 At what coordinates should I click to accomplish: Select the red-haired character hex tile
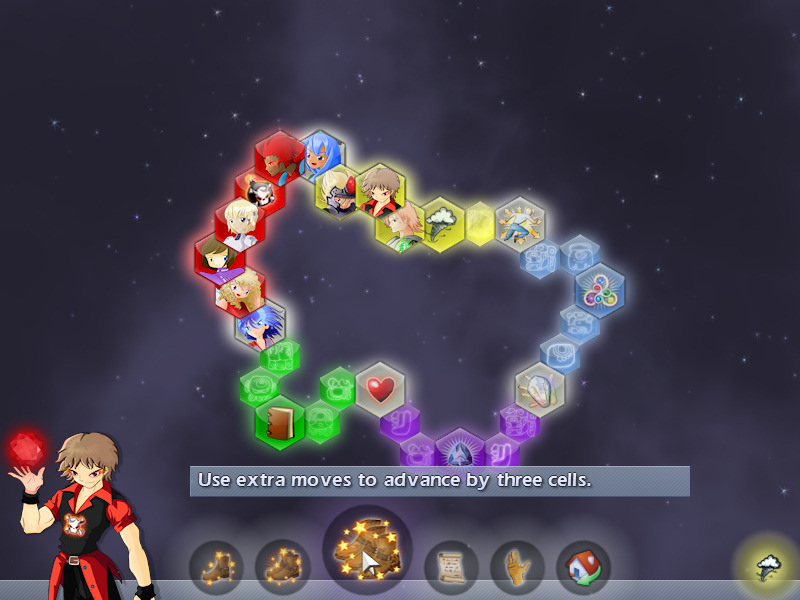(280, 155)
